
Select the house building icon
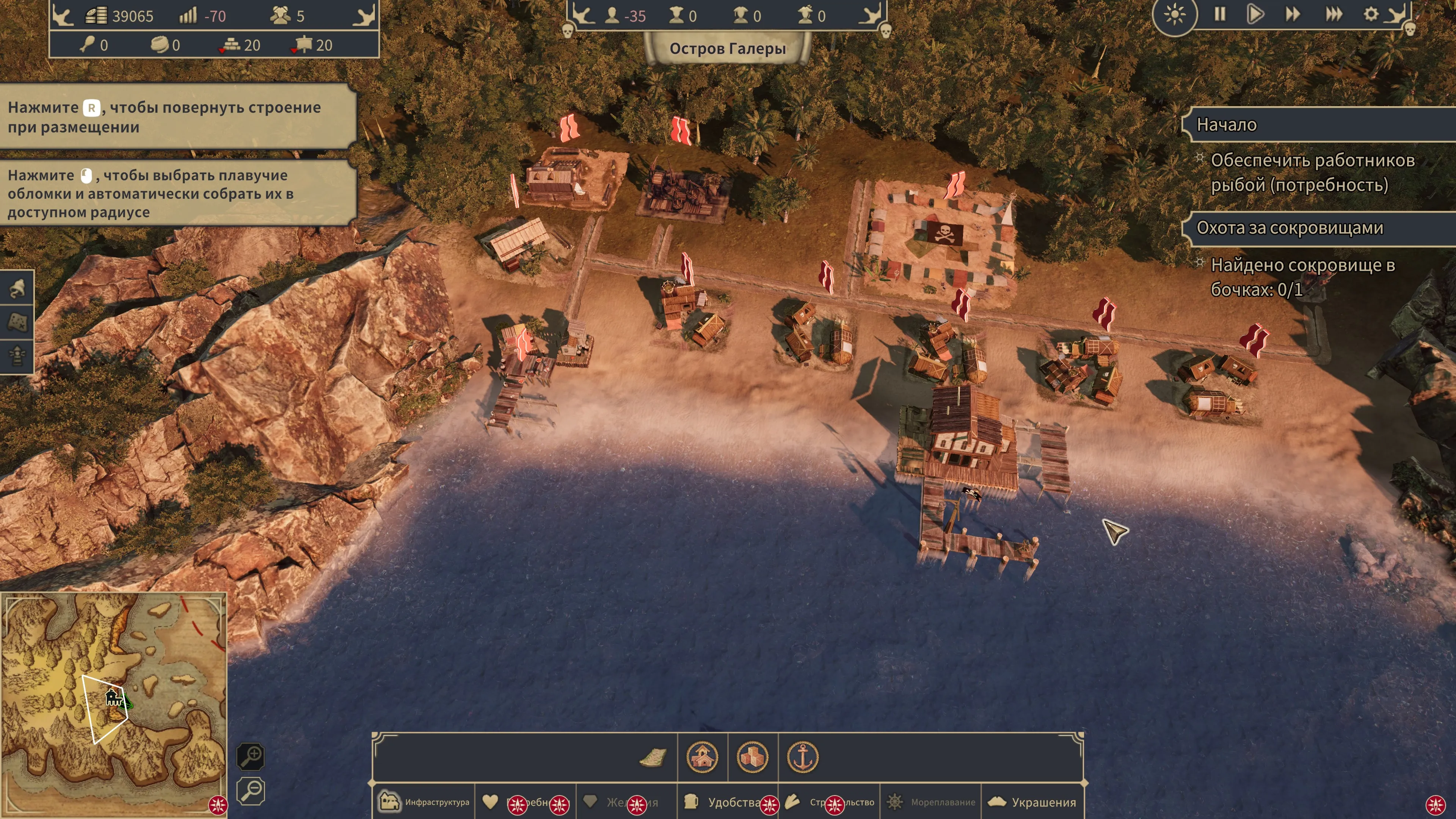pyautogui.click(x=702, y=758)
